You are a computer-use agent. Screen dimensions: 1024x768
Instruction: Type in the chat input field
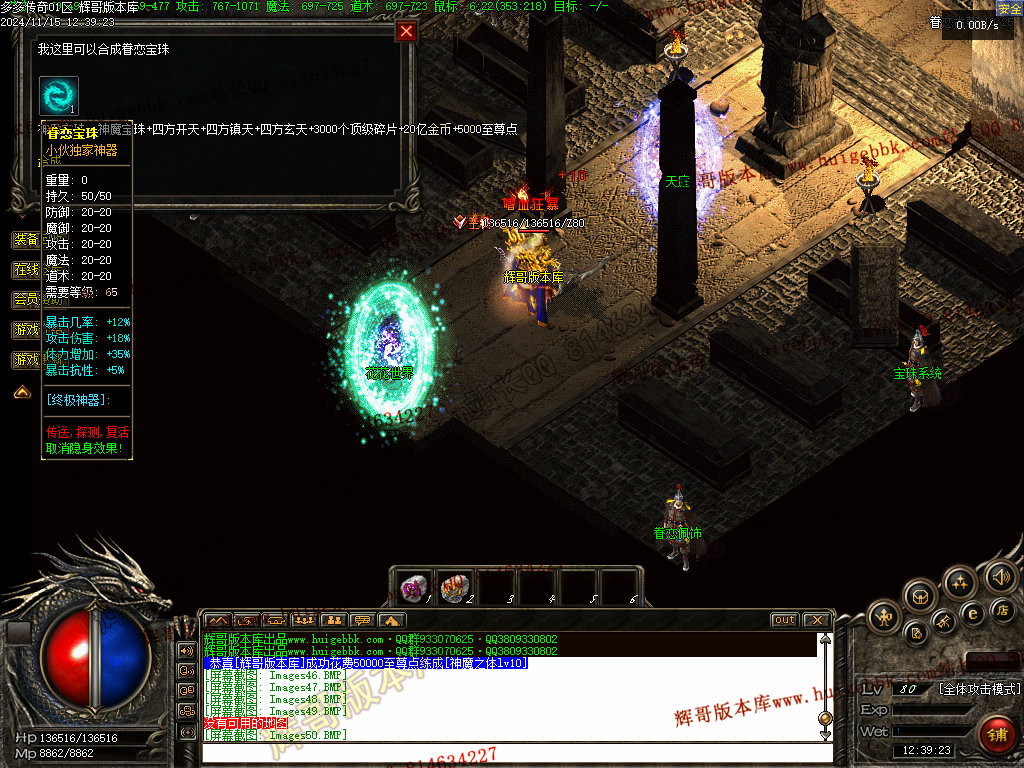[510, 752]
